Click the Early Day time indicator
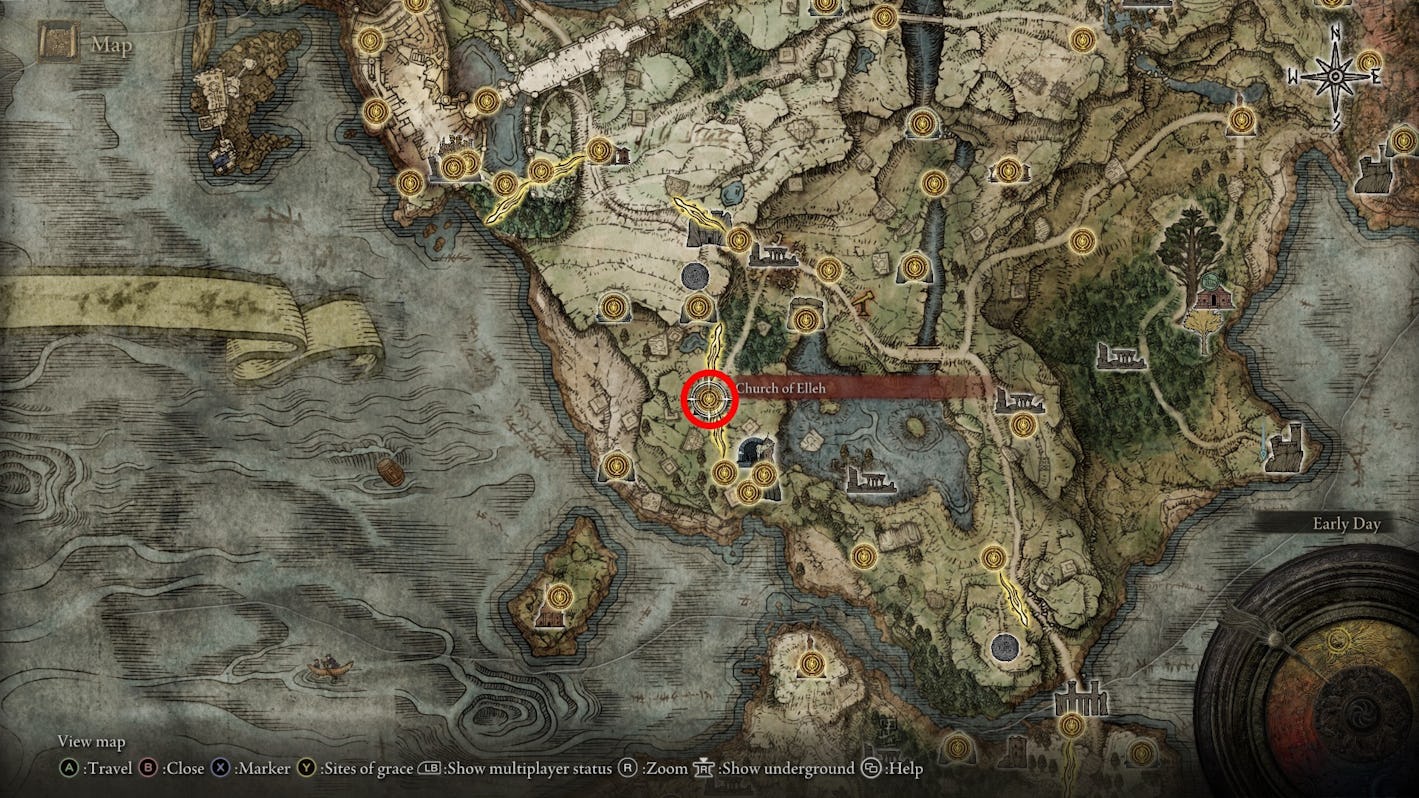The image size is (1419, 798). pyautogui.click(x=1345, y=522)
